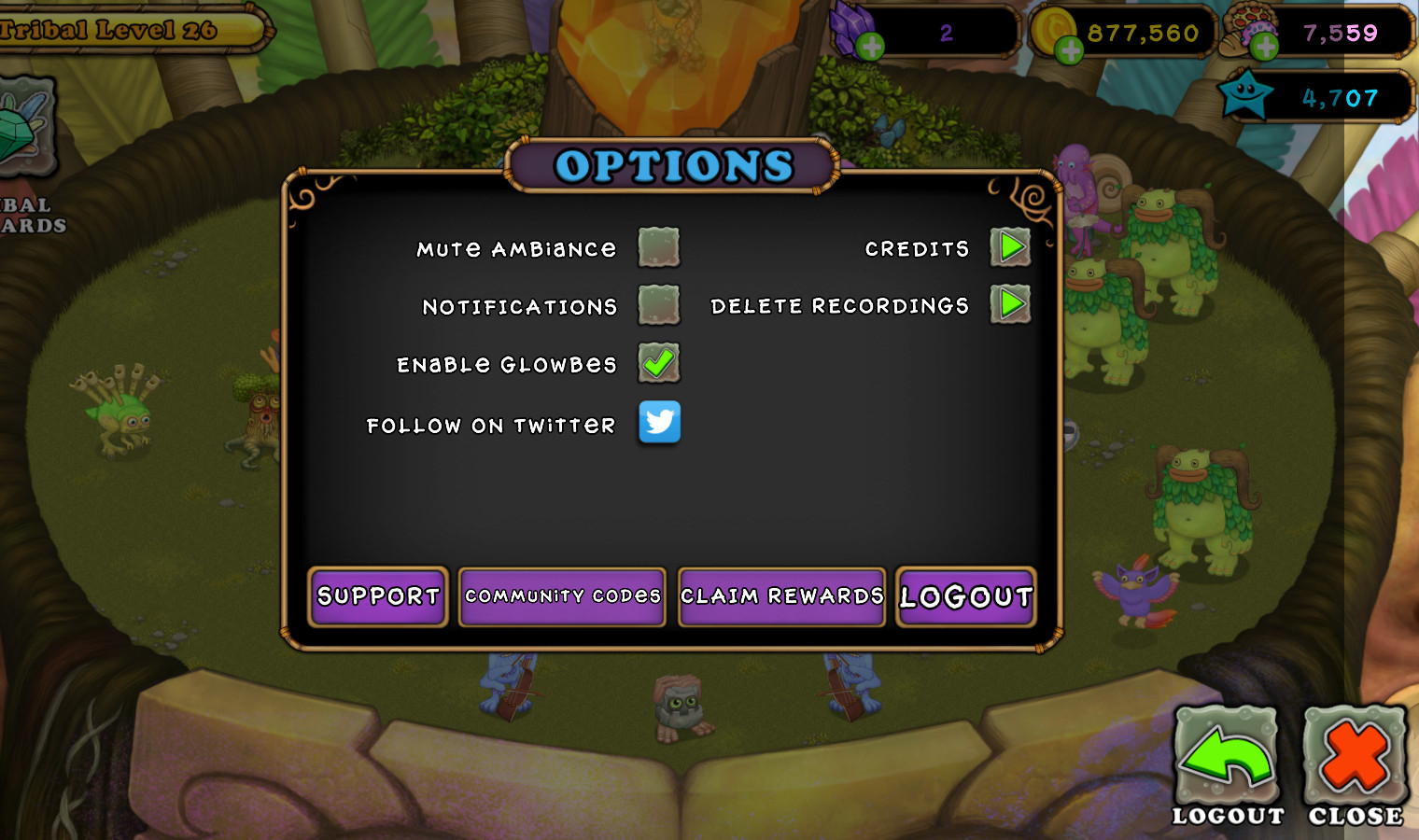Click the purple Logout panel button
The image size is (1419, 840).
[965, 597]
